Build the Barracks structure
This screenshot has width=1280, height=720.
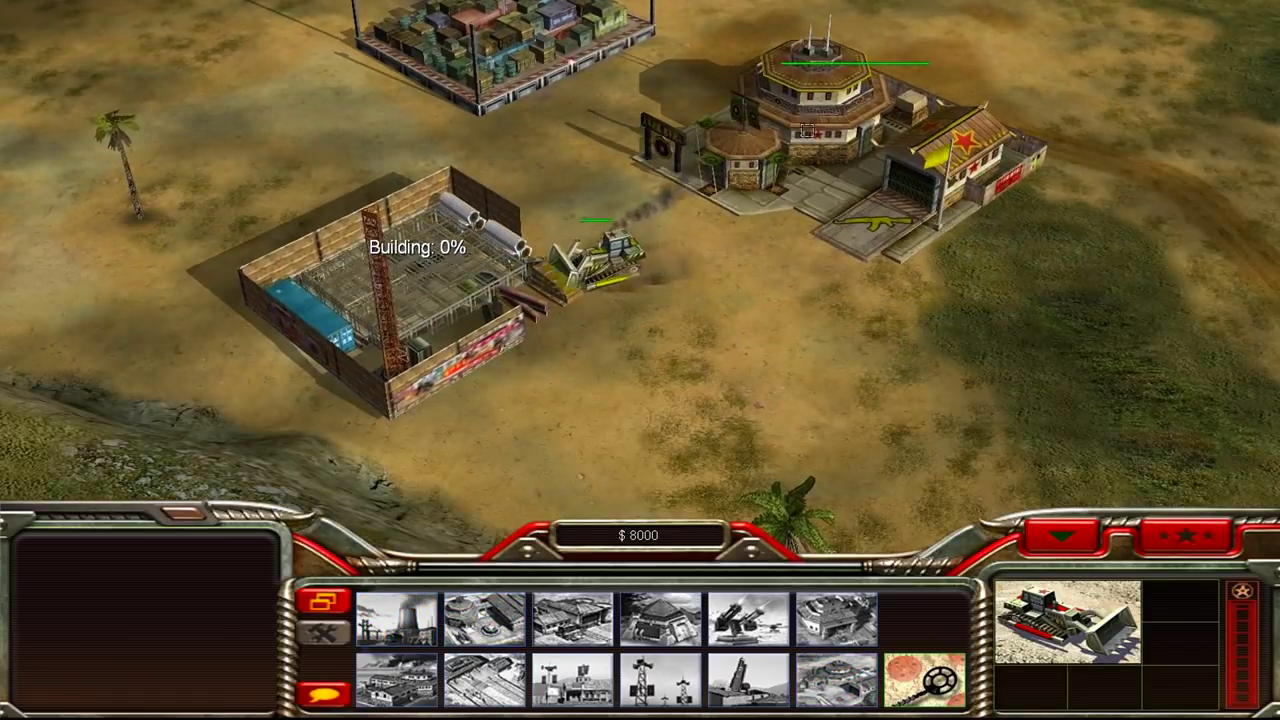coord(483,618)
